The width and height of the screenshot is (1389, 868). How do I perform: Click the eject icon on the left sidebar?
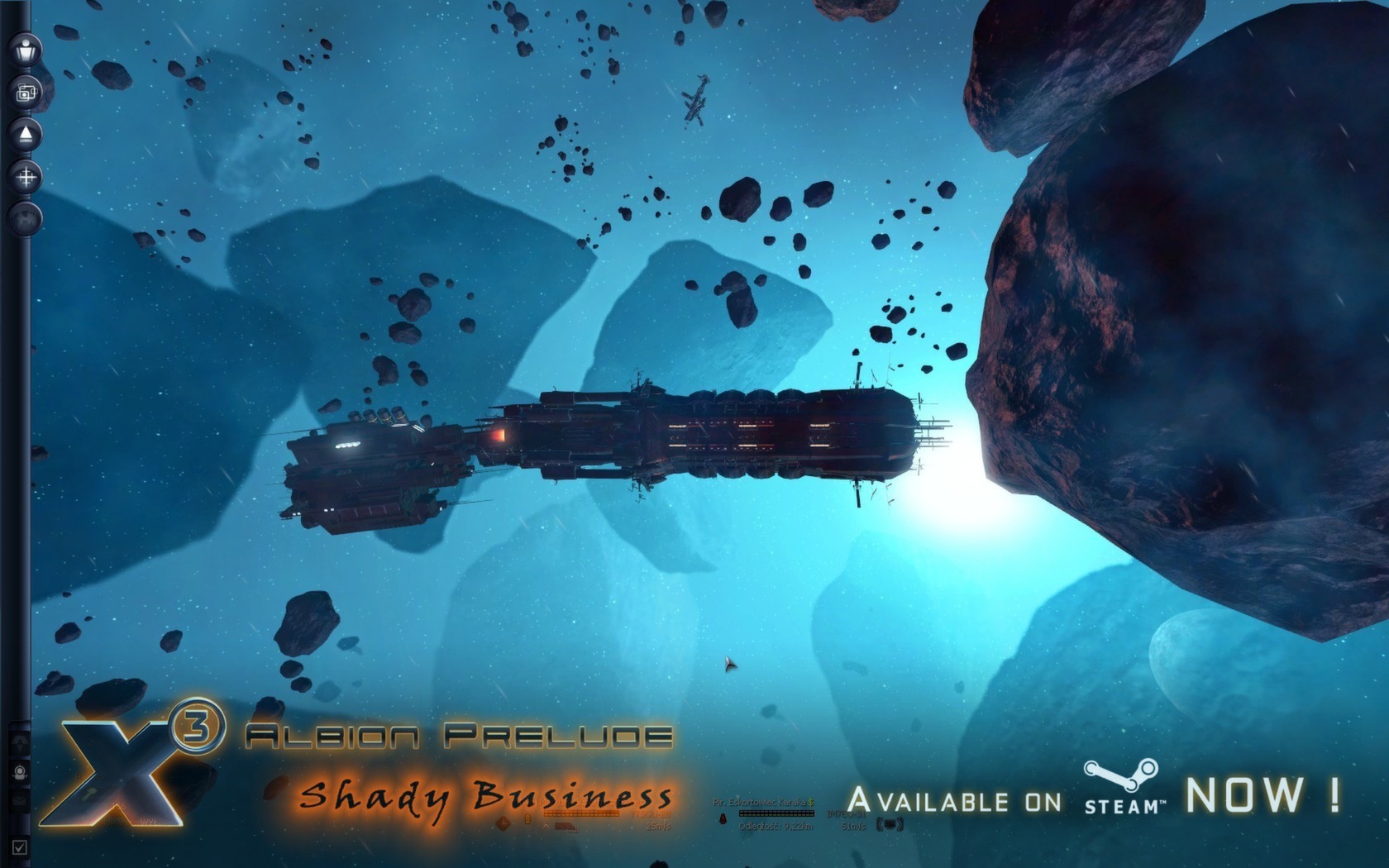tap(24, 132)
